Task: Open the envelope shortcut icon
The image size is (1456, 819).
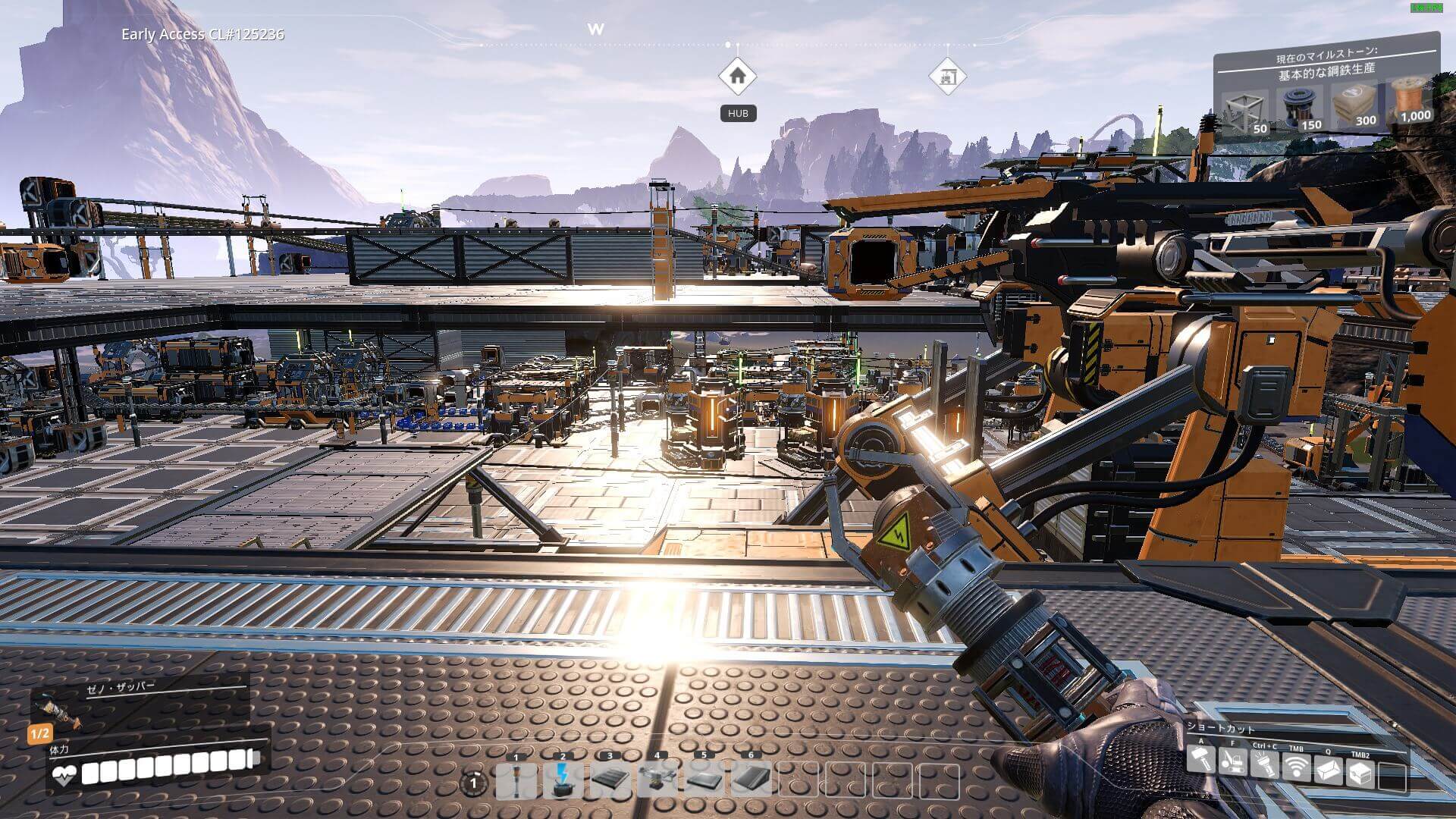Action: 1328,771
